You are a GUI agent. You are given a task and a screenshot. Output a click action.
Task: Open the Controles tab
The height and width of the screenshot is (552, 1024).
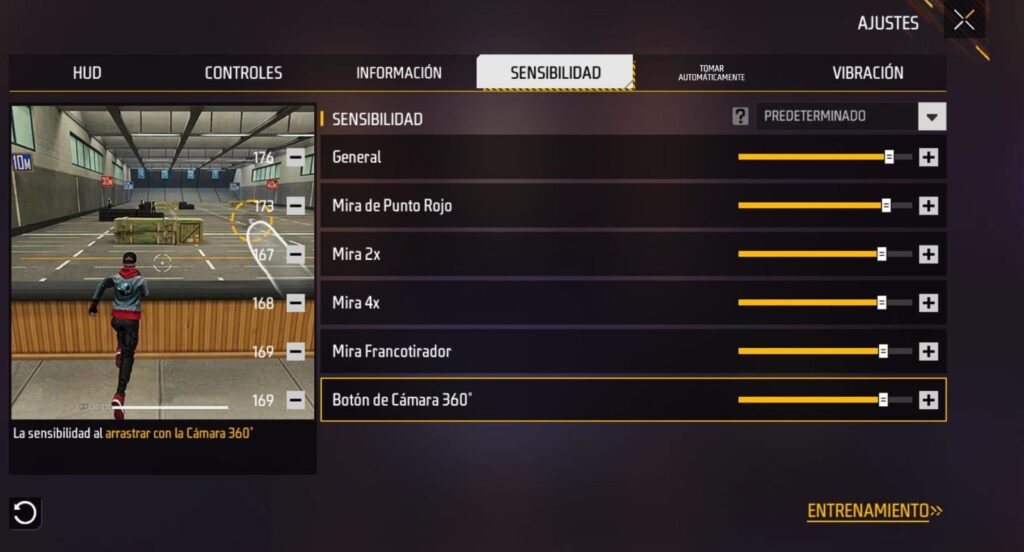click(243, 73)
